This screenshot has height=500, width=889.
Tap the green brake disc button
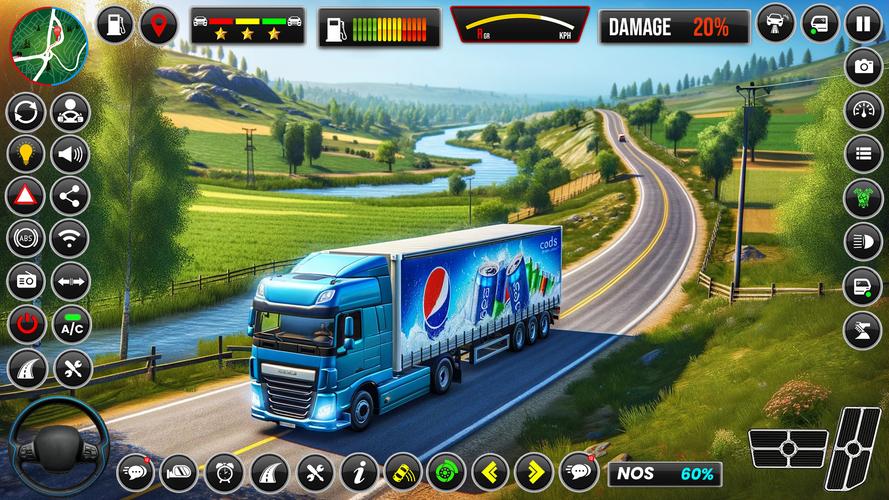446,471
